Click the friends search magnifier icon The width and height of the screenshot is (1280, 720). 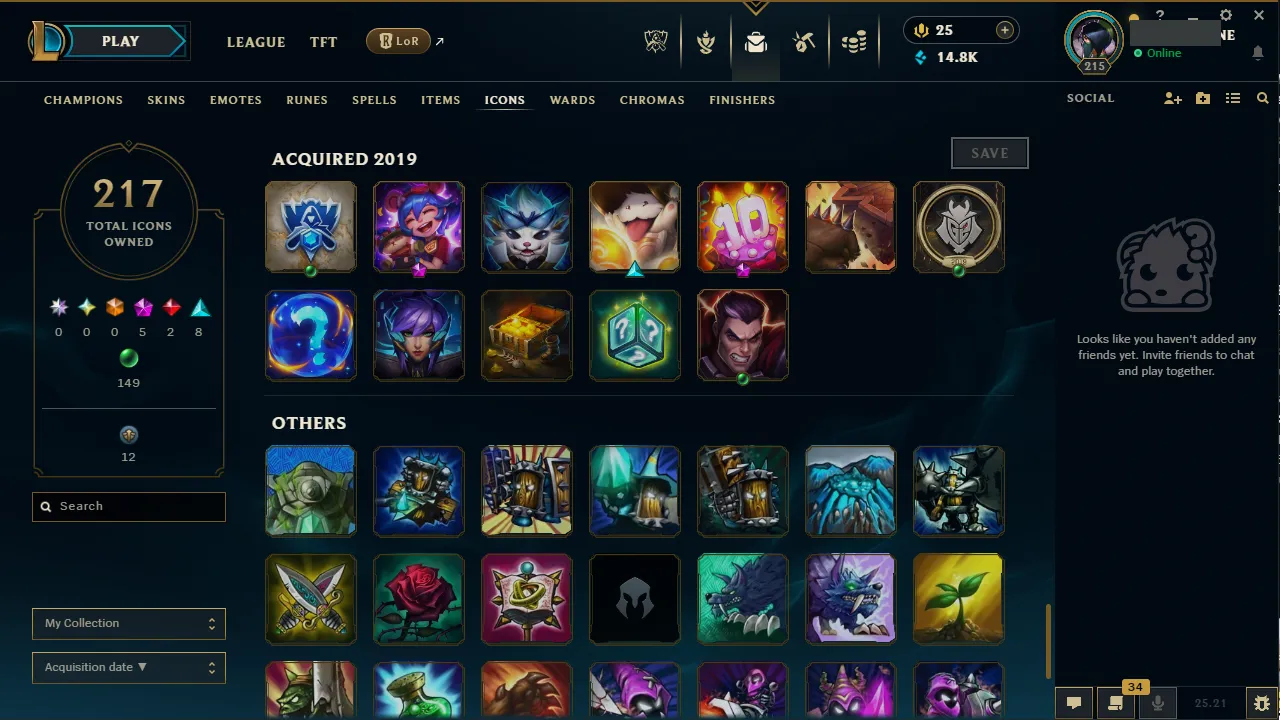[1262, 98]
